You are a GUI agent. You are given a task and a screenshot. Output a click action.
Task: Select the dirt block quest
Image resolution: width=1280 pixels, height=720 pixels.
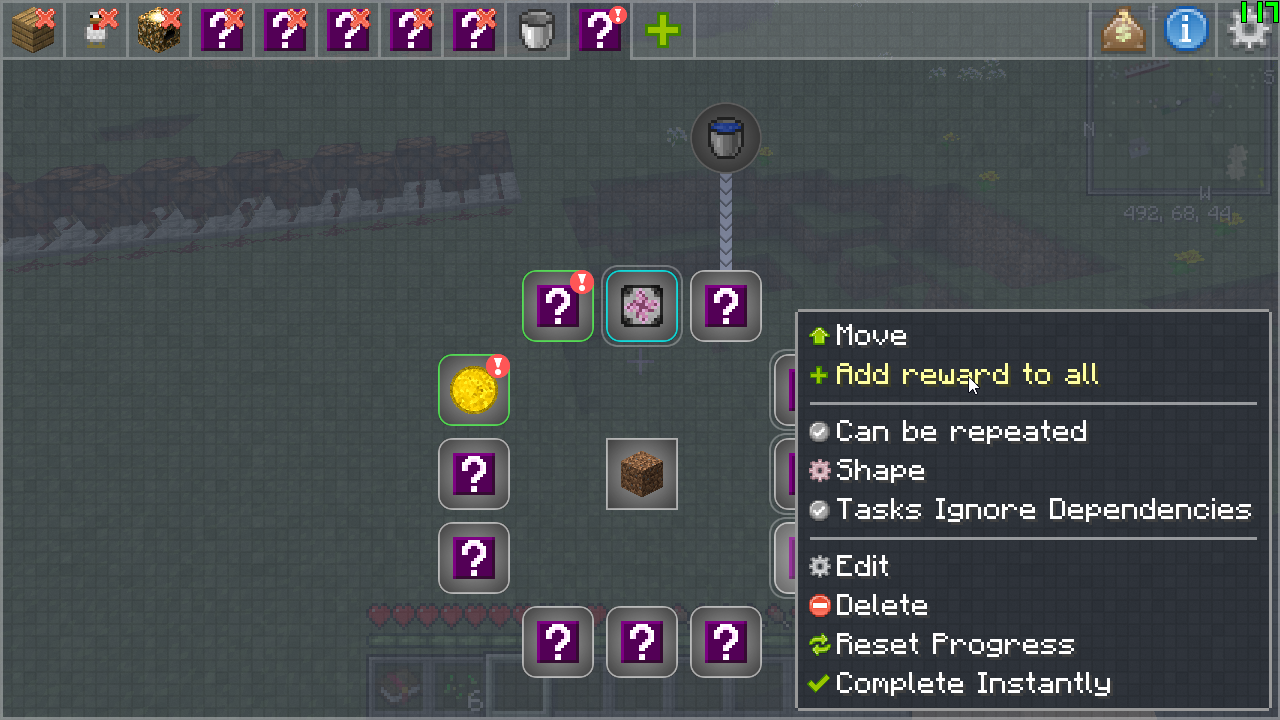click(642, 474)
